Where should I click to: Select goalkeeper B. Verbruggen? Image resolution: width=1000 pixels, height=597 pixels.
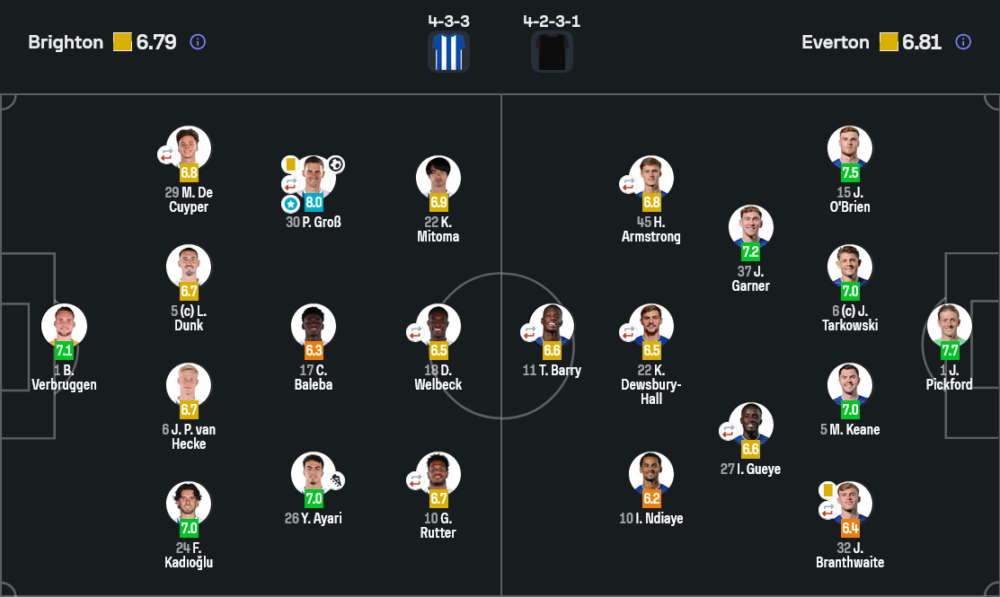(x=64, y=326)
